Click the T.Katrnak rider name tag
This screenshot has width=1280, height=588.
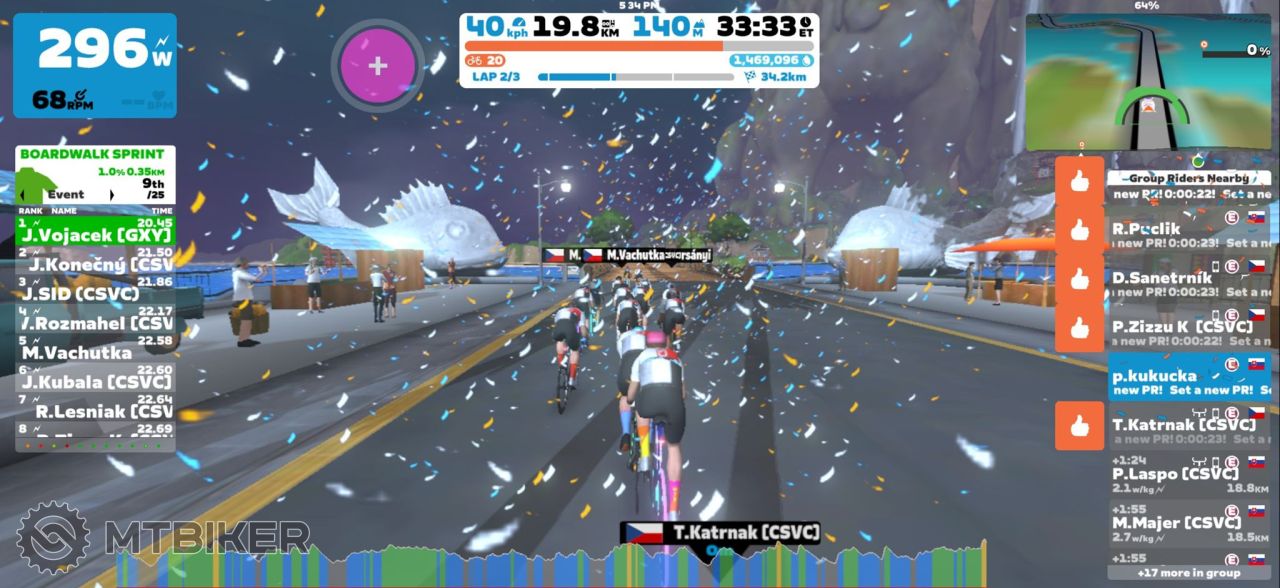click(x=720, y=533)
